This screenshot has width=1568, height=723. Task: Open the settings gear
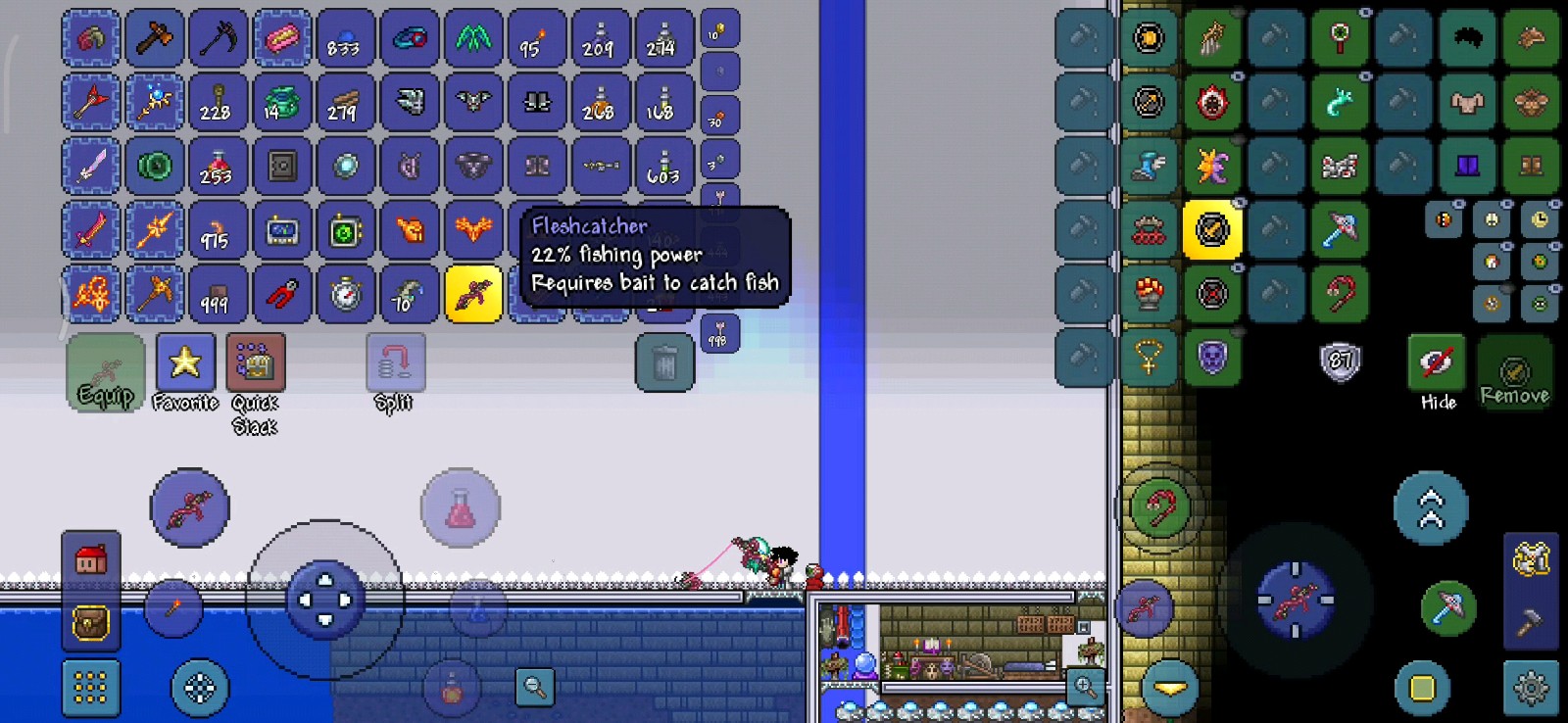tap(1531, 688)
